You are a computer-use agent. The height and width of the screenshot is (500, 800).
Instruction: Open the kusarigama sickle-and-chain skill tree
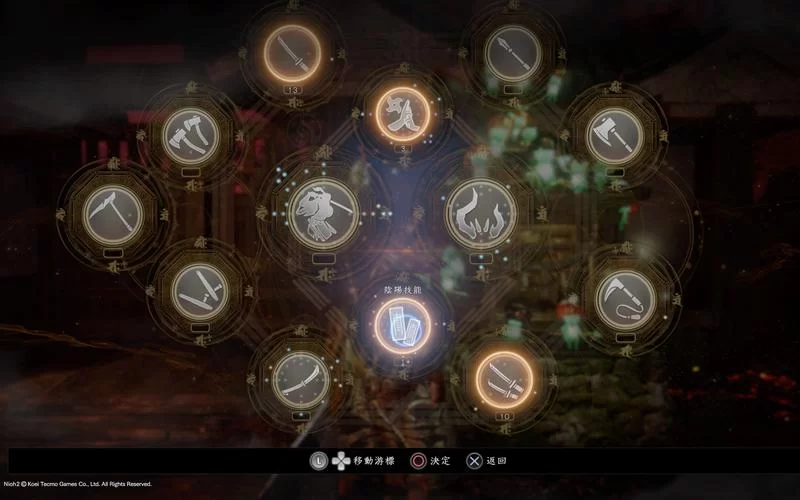tap(627, 298)
